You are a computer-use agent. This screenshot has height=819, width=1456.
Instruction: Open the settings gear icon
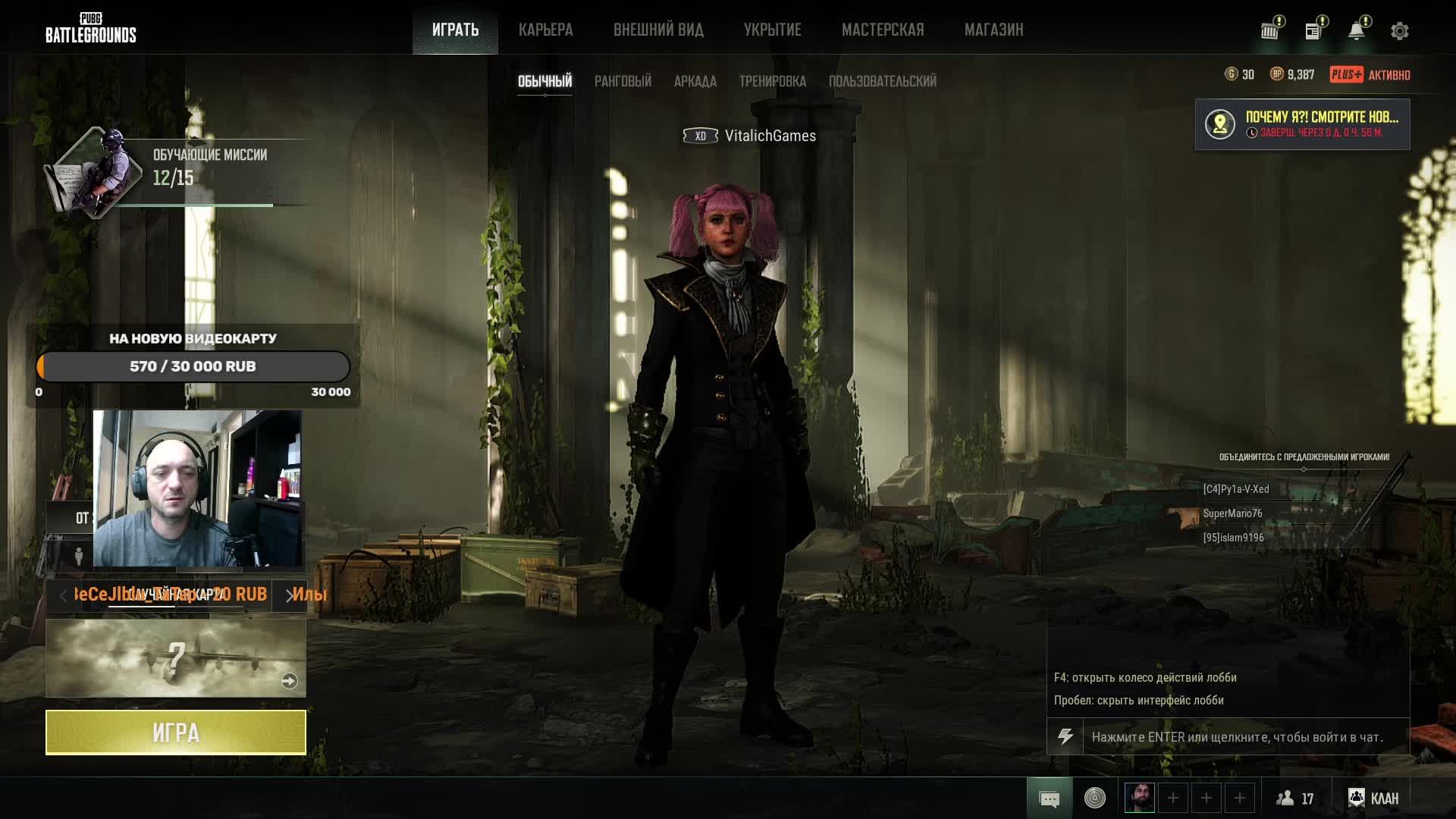[1399, 31]
